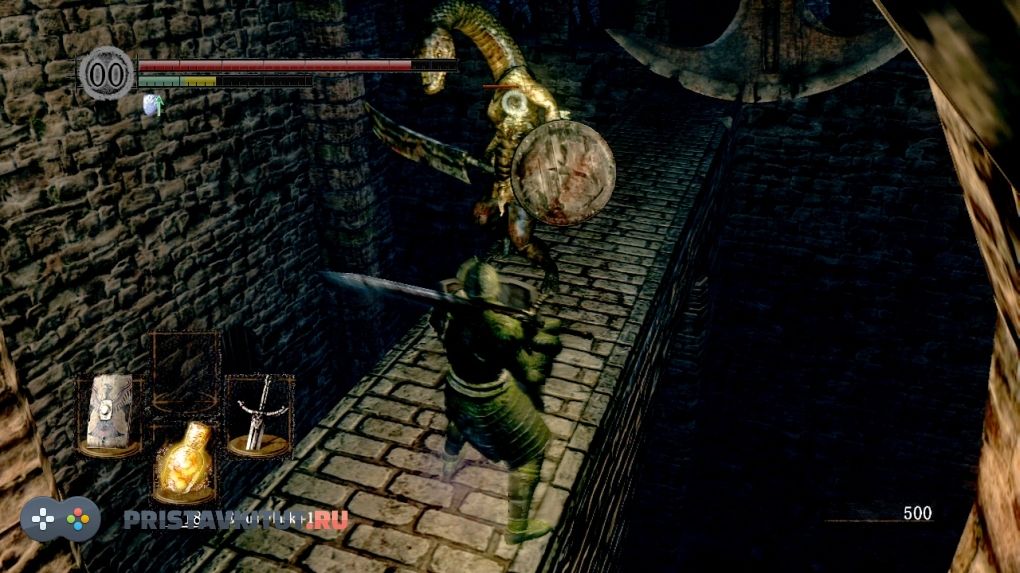Select the right-hand sword slot
Image resolution: width=1020 pixels, height=573 pixels.
[x=259, y=414]
